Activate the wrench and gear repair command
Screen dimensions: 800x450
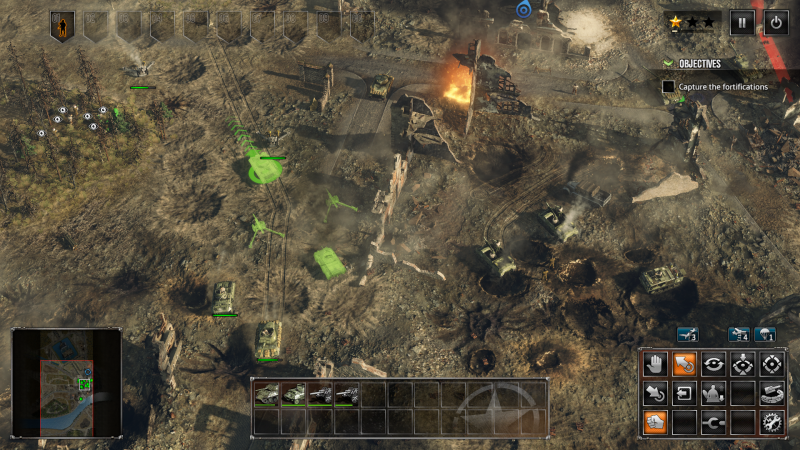[771, 422]
